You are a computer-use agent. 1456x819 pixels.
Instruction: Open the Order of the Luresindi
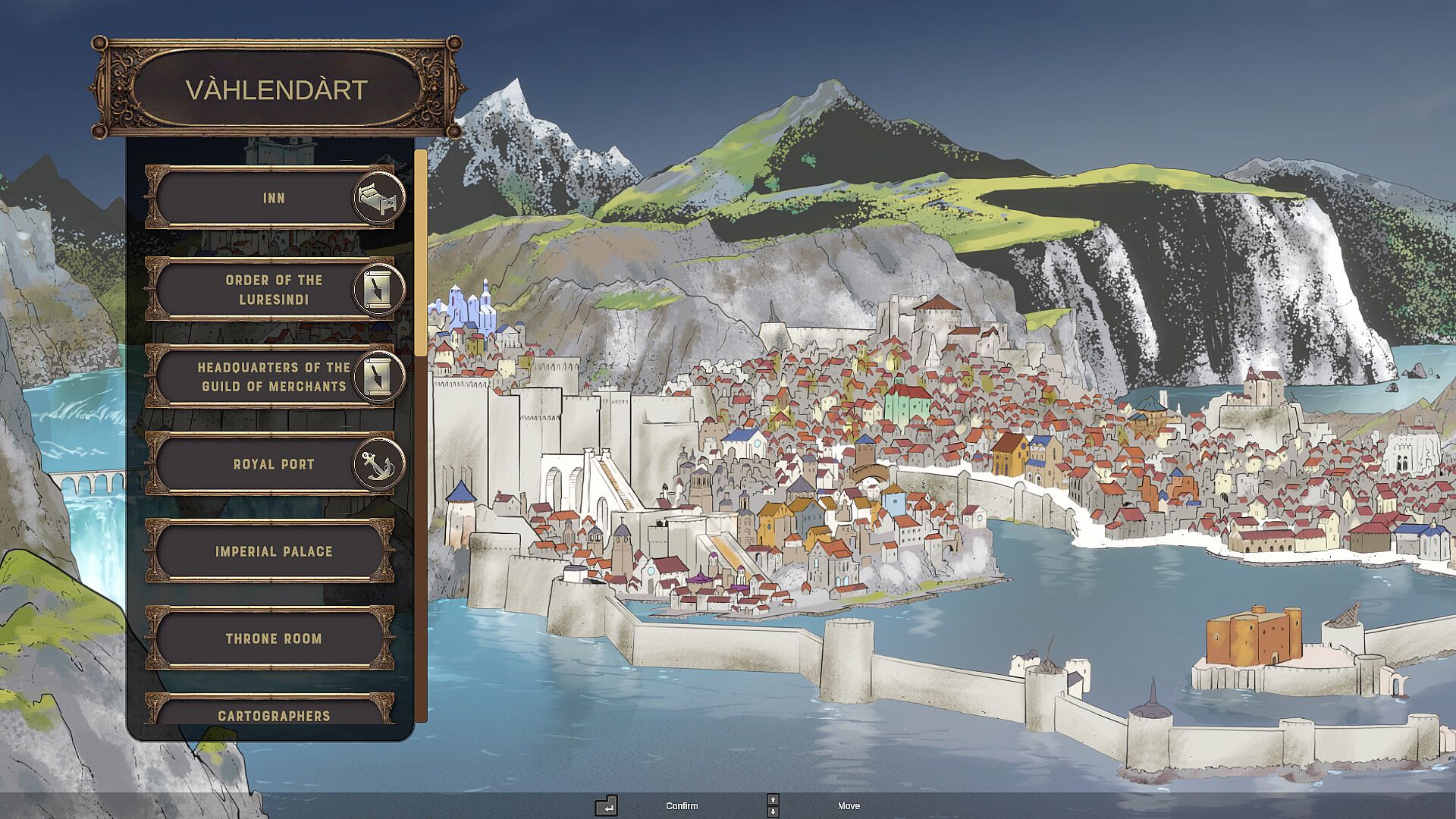273,289
